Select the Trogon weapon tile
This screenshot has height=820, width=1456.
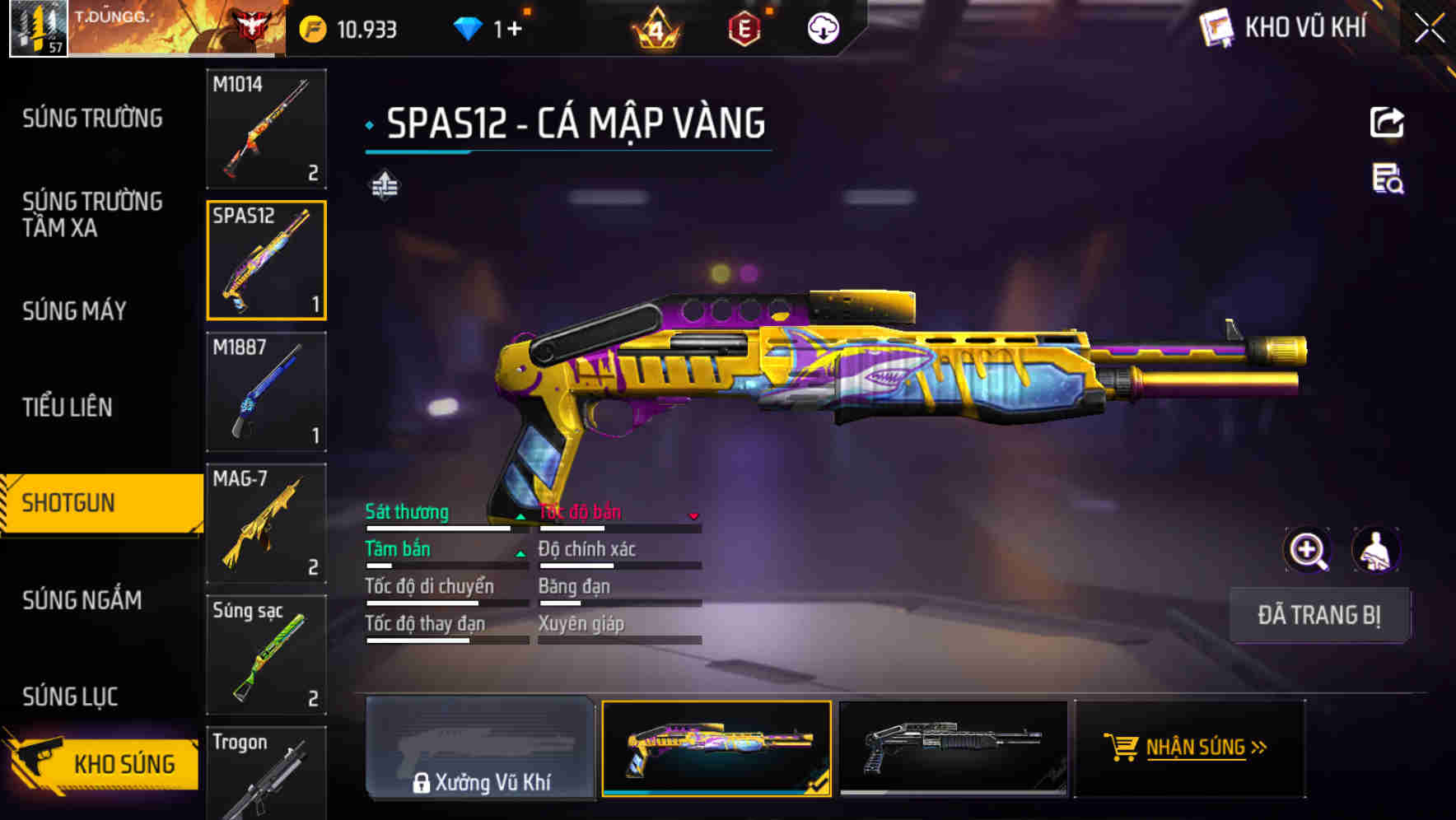[x=266, y=774]
